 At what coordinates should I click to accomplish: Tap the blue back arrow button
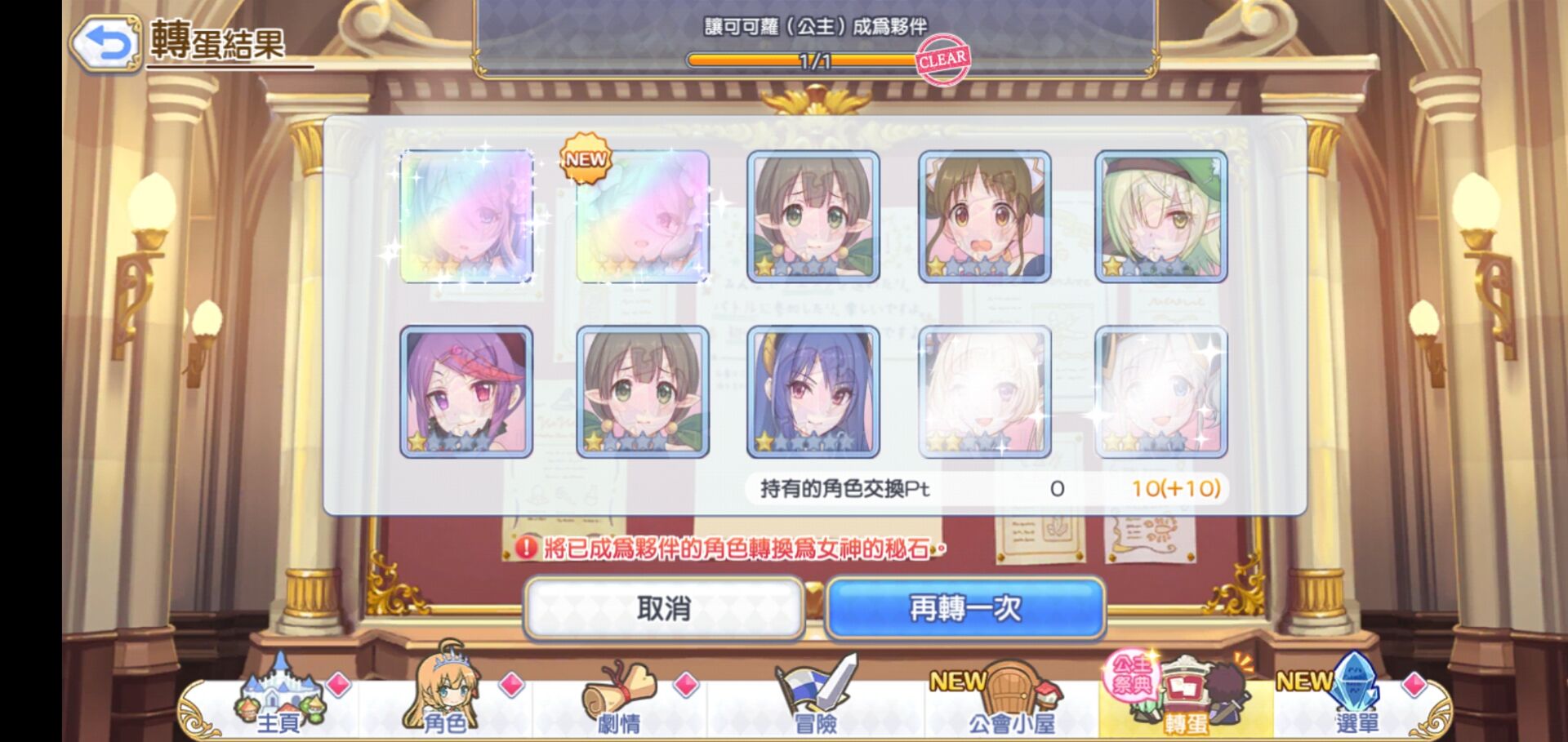point(106,42)
